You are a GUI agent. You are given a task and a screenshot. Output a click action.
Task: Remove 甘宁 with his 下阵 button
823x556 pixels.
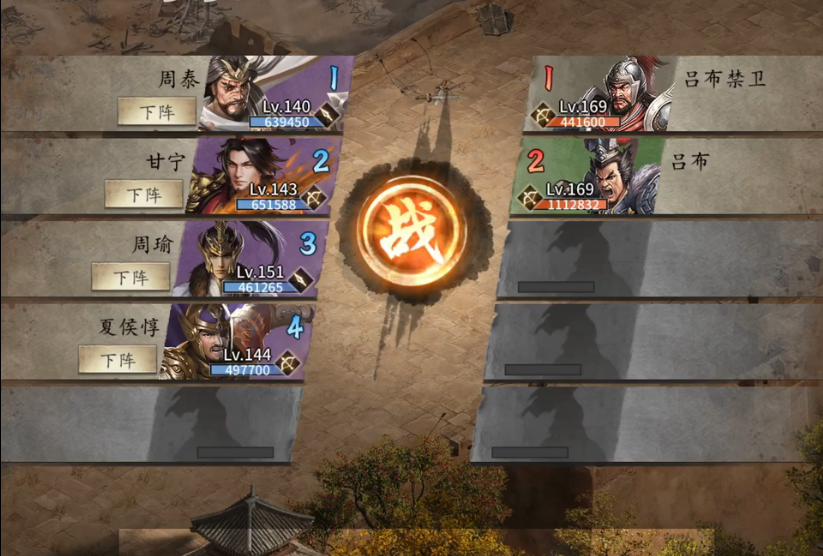(144, 194)
